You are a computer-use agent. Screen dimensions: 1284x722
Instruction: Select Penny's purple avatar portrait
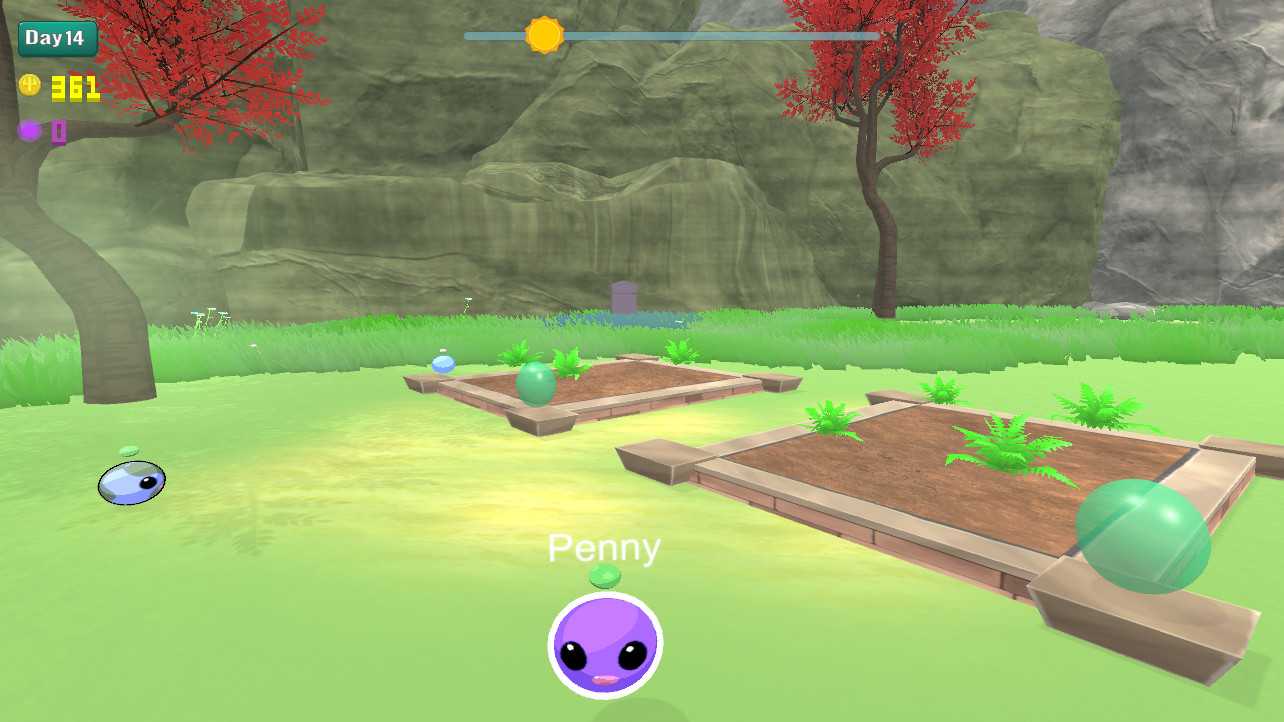pyautogui.click(x=604, y=645)
